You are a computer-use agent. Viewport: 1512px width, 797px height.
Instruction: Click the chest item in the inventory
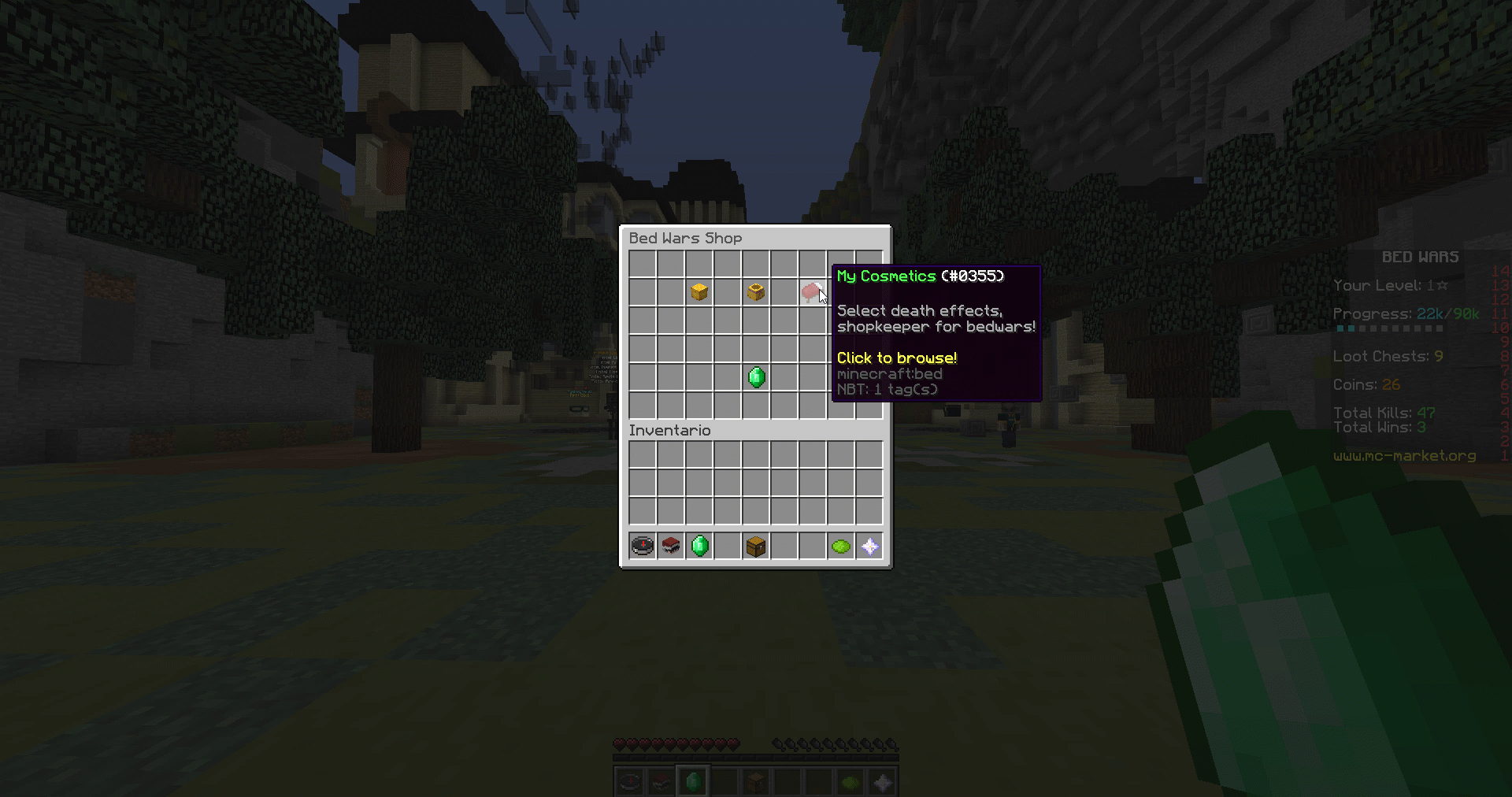tap(756, 546)
